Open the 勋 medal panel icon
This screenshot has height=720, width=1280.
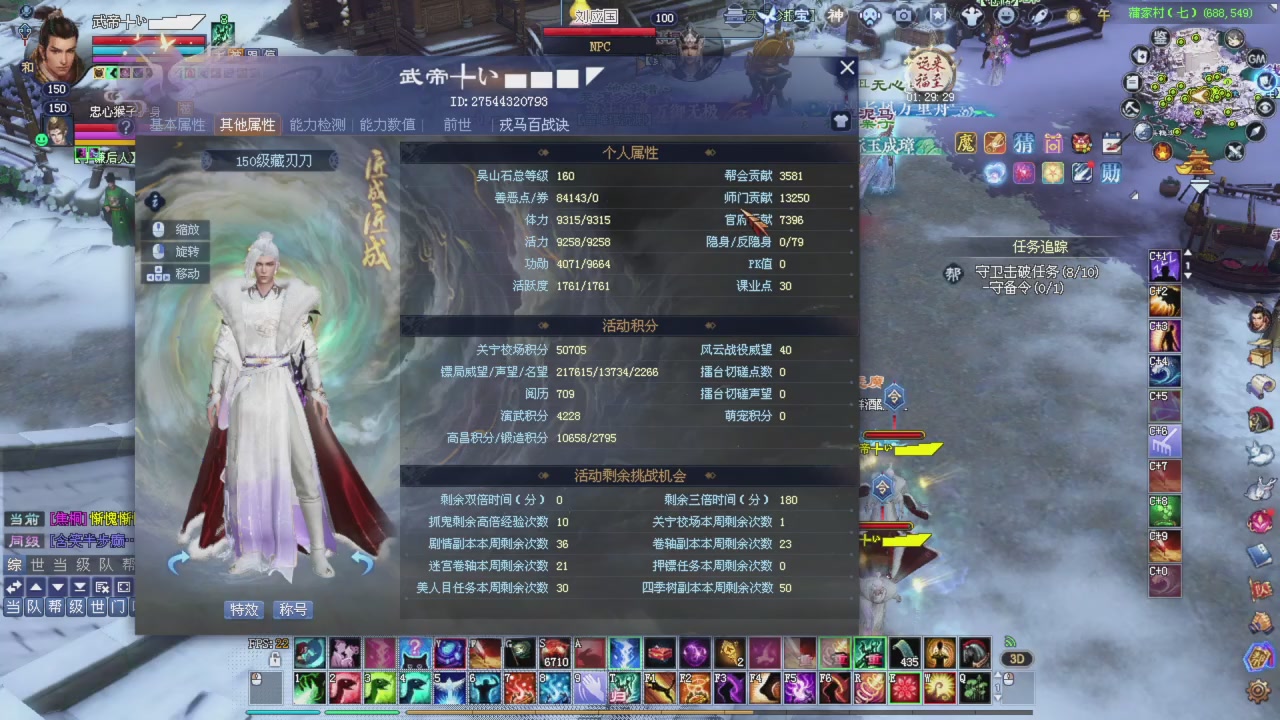pos(1111,173)
